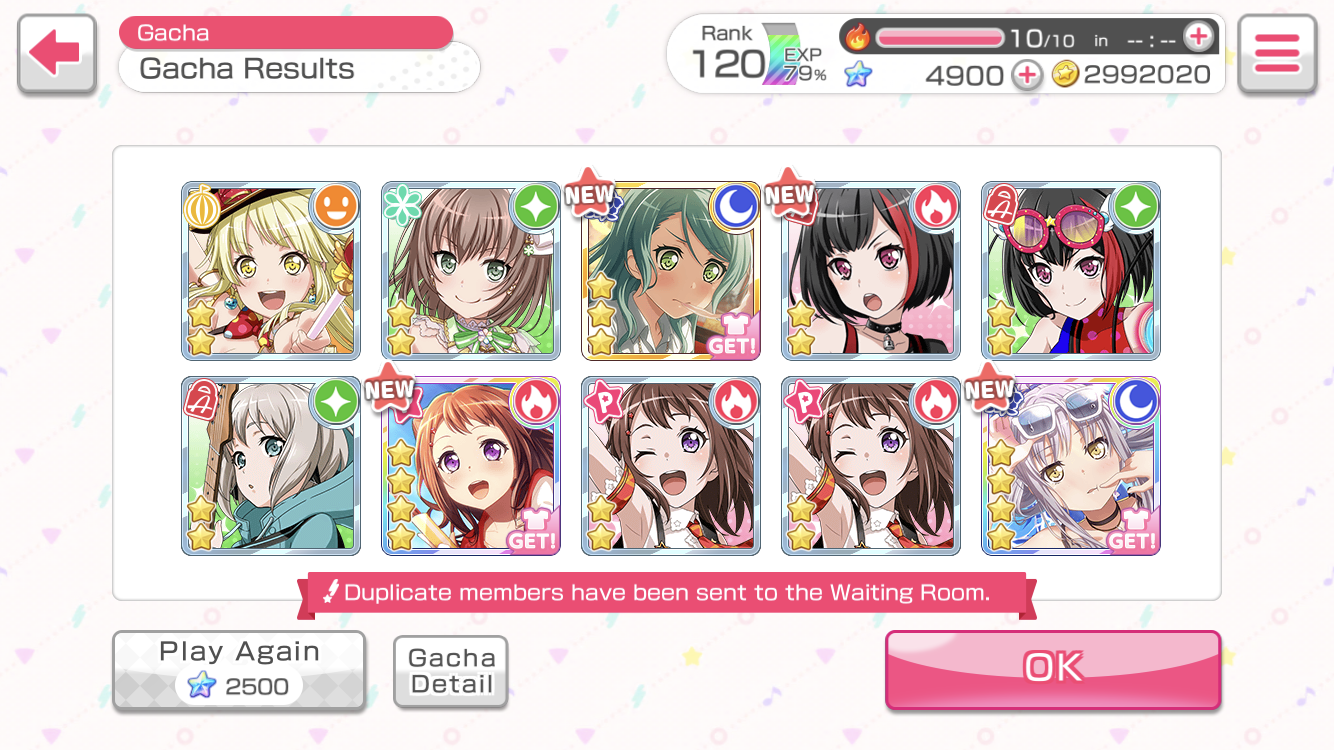This screenshot has height=750, width=1334.
Task: View the new green-haired three-star card
Action: pyautogui.click(x=671, y=270)
